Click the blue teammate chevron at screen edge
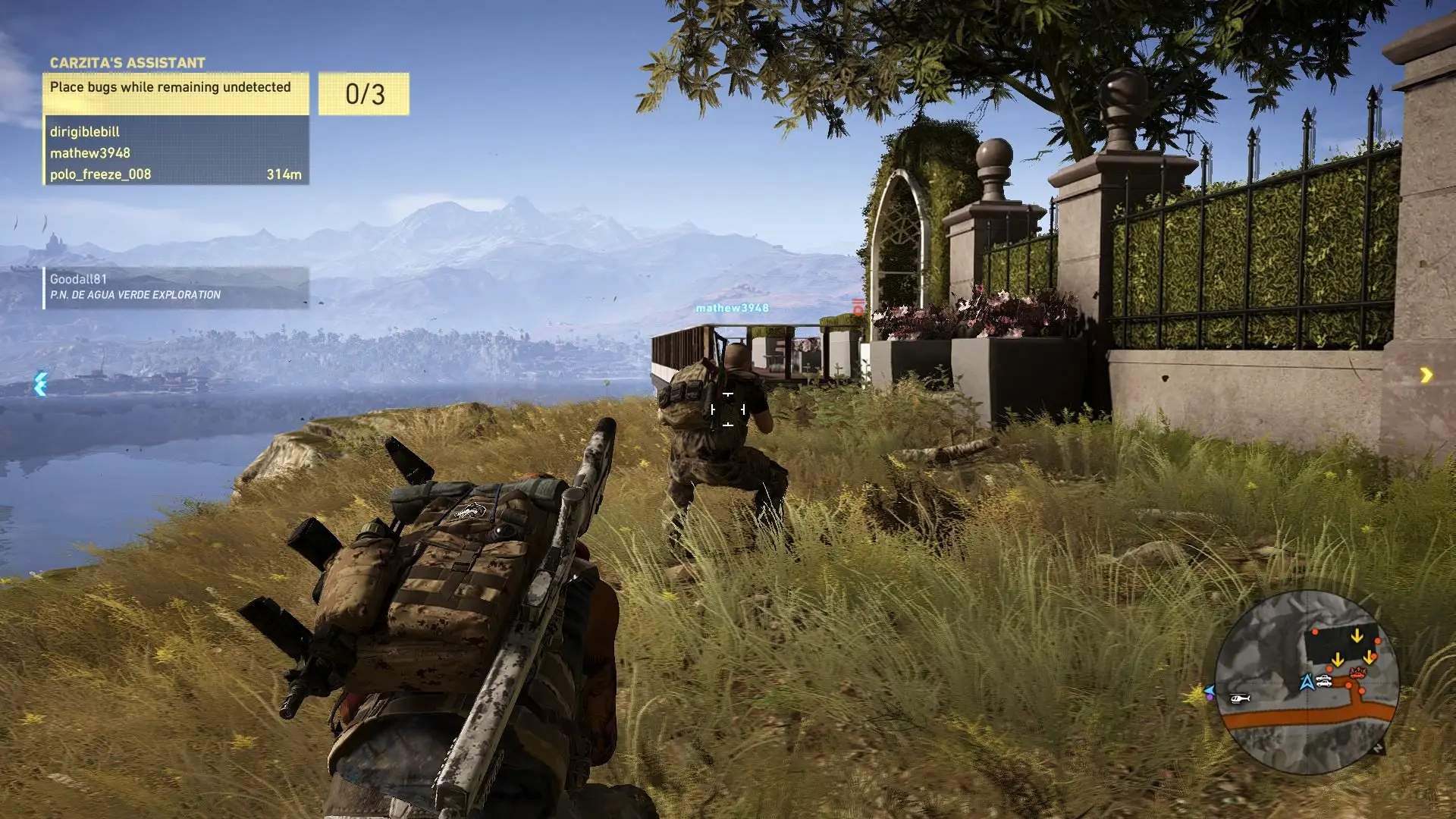The height and width of the screenshot is (819, 1456). 41,384
